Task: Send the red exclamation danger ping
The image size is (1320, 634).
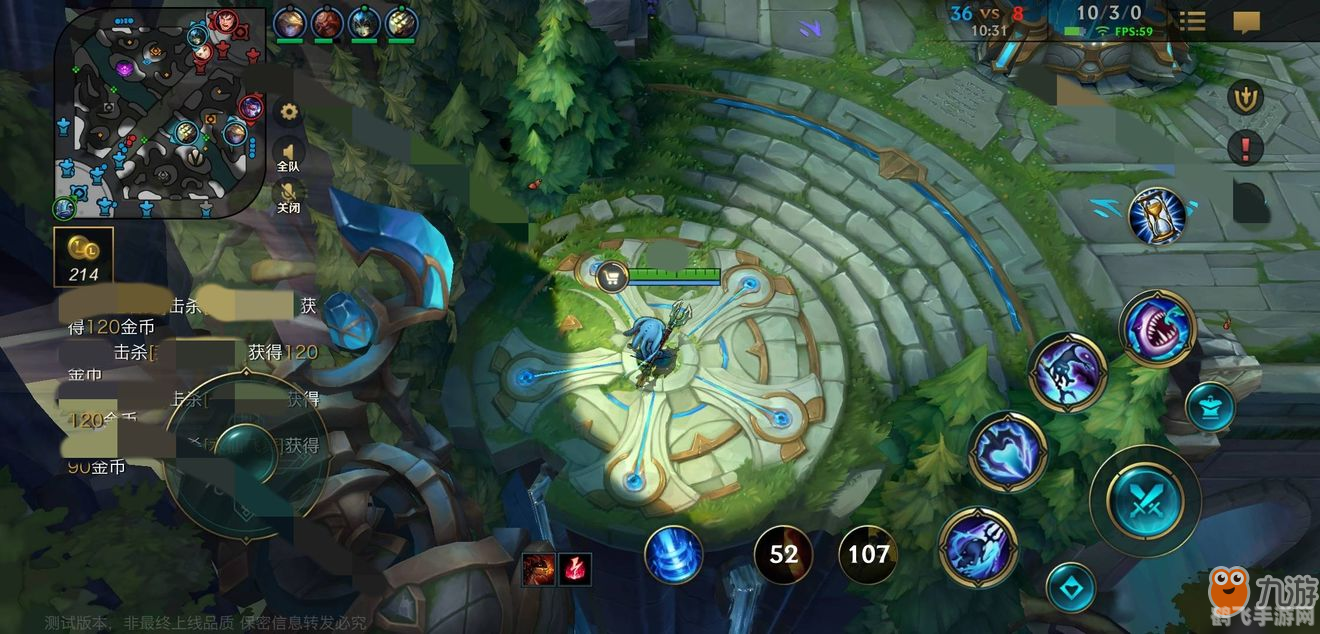Action: pyautogui.click(x=1245, y=149)
